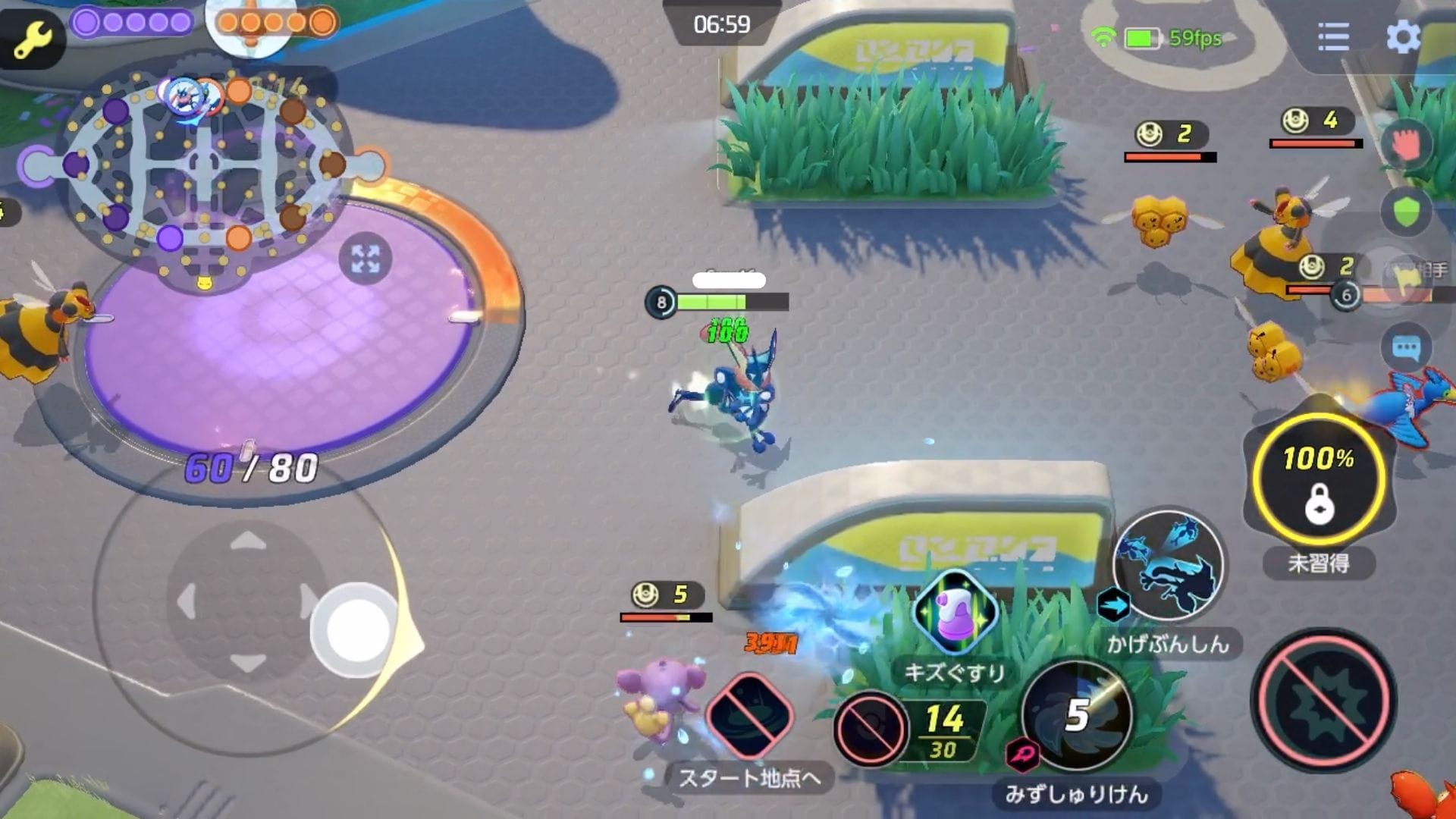Expand the minimap with the arrows button
Image resolution: width=1456 pixels, height=819 pixels.
pyautogui.click(x=366, y=259)
